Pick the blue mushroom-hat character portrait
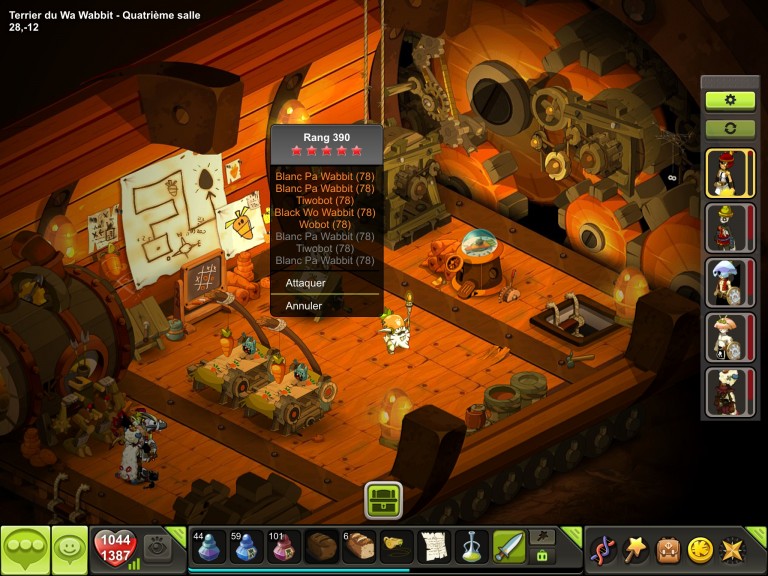 tap(729, 282)
